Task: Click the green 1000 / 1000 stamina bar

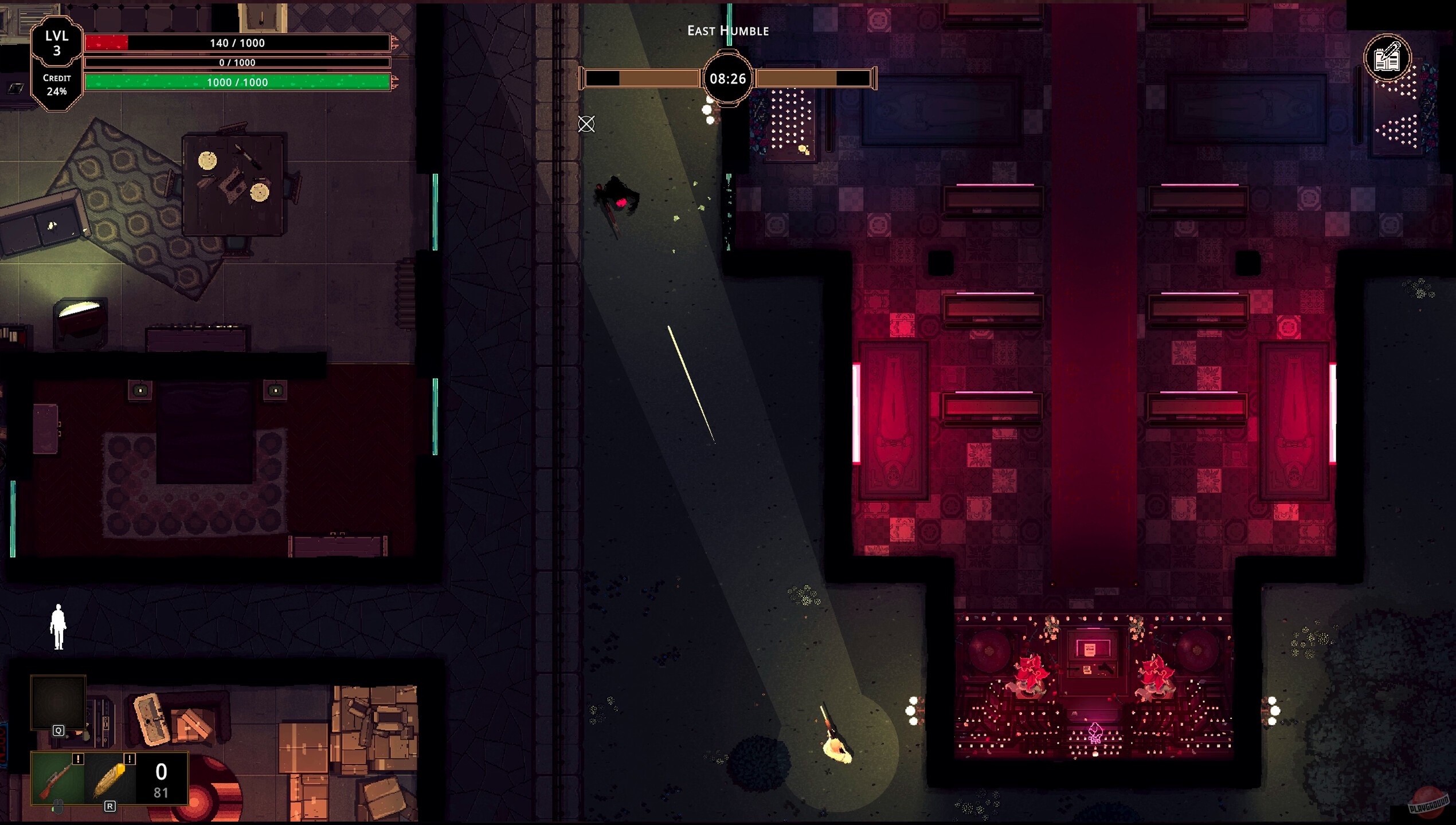Action: (237, 82)
